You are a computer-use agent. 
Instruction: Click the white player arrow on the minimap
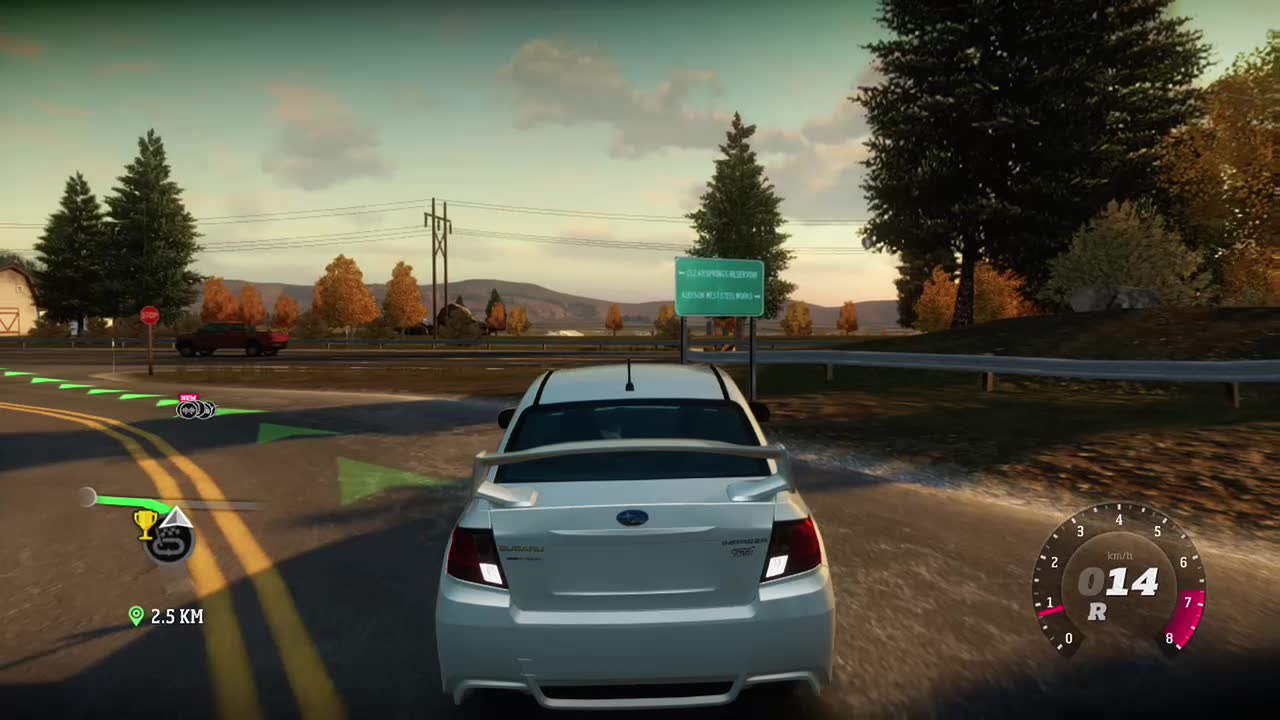point(176,516)
